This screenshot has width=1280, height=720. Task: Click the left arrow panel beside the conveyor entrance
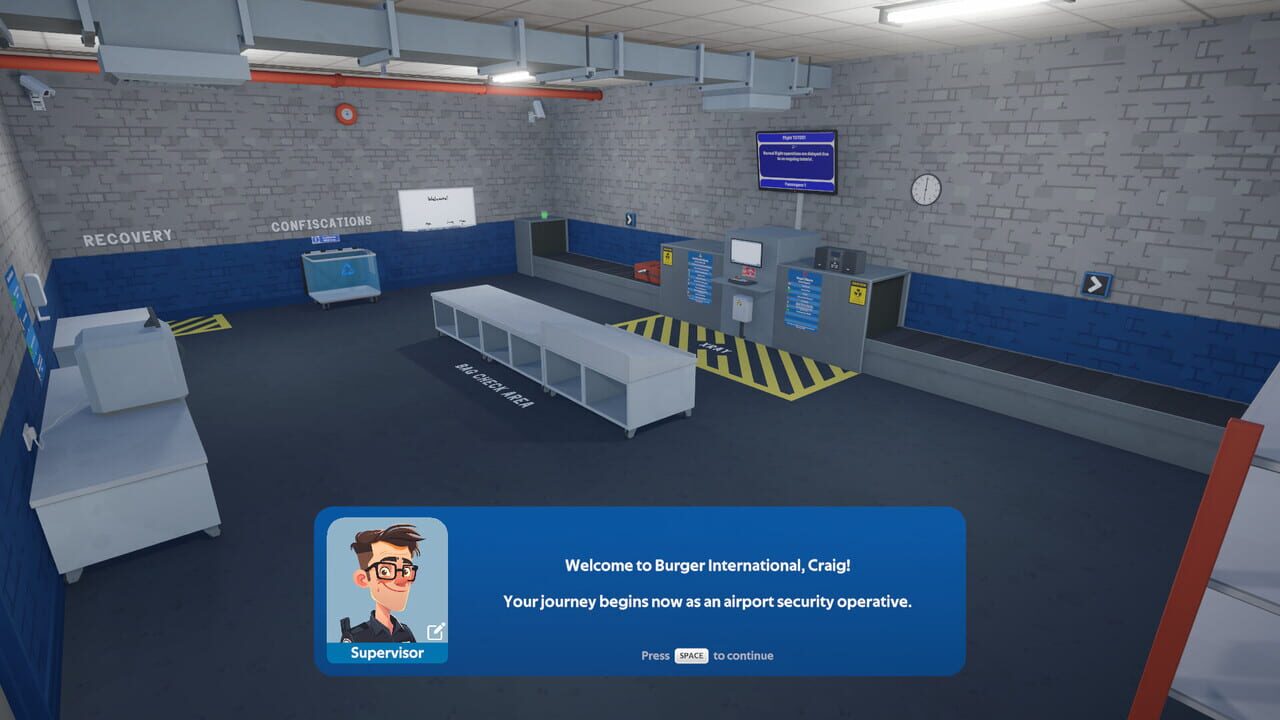click(630, 219)
